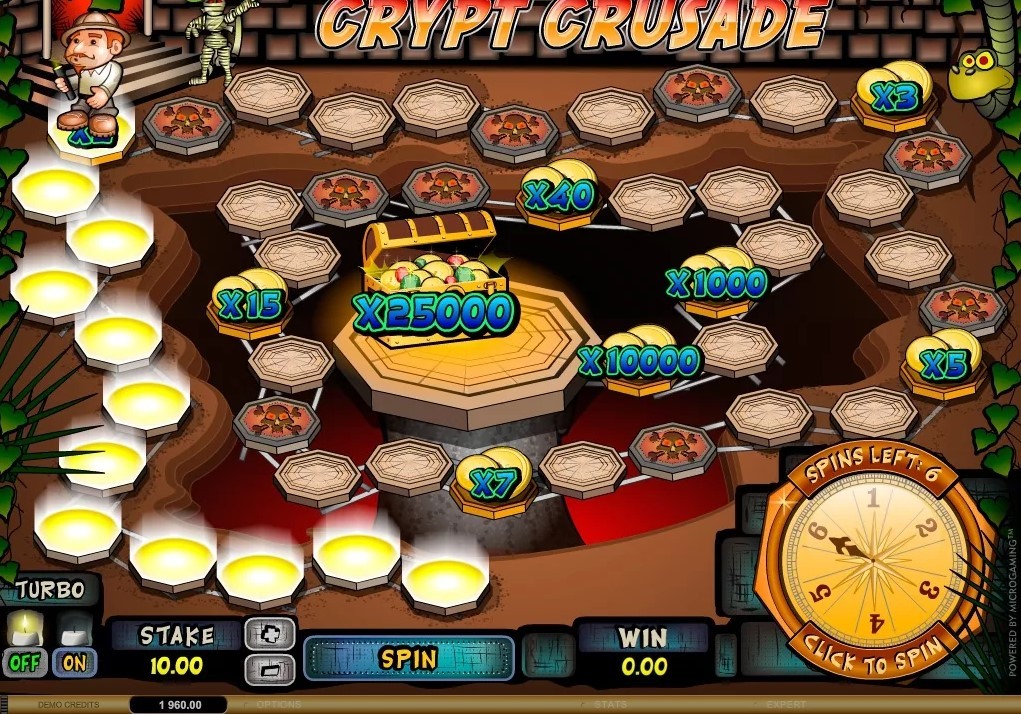
Task: Open the Options menu
Action: tap(279, 705)
